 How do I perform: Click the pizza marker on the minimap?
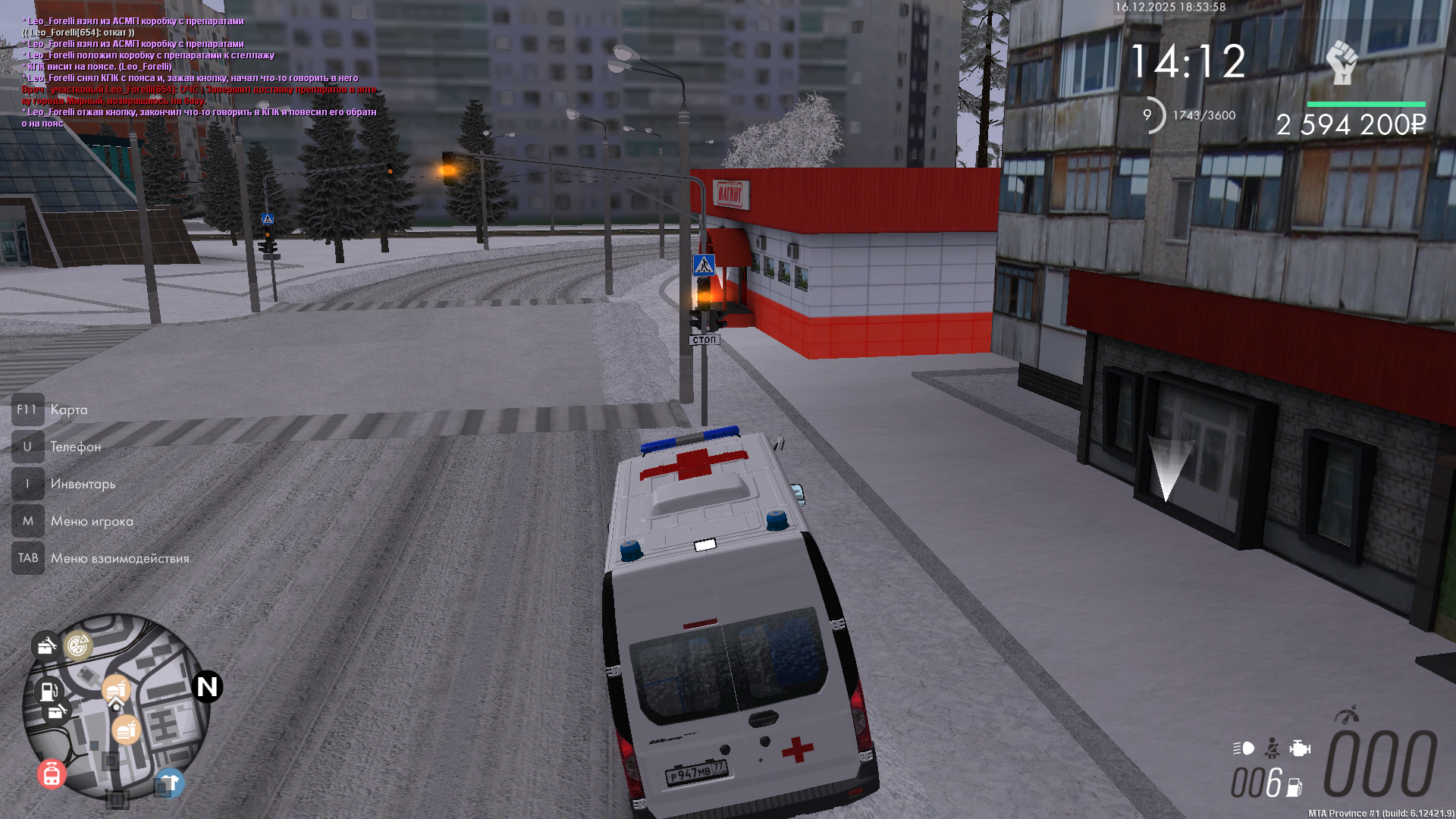78,645
